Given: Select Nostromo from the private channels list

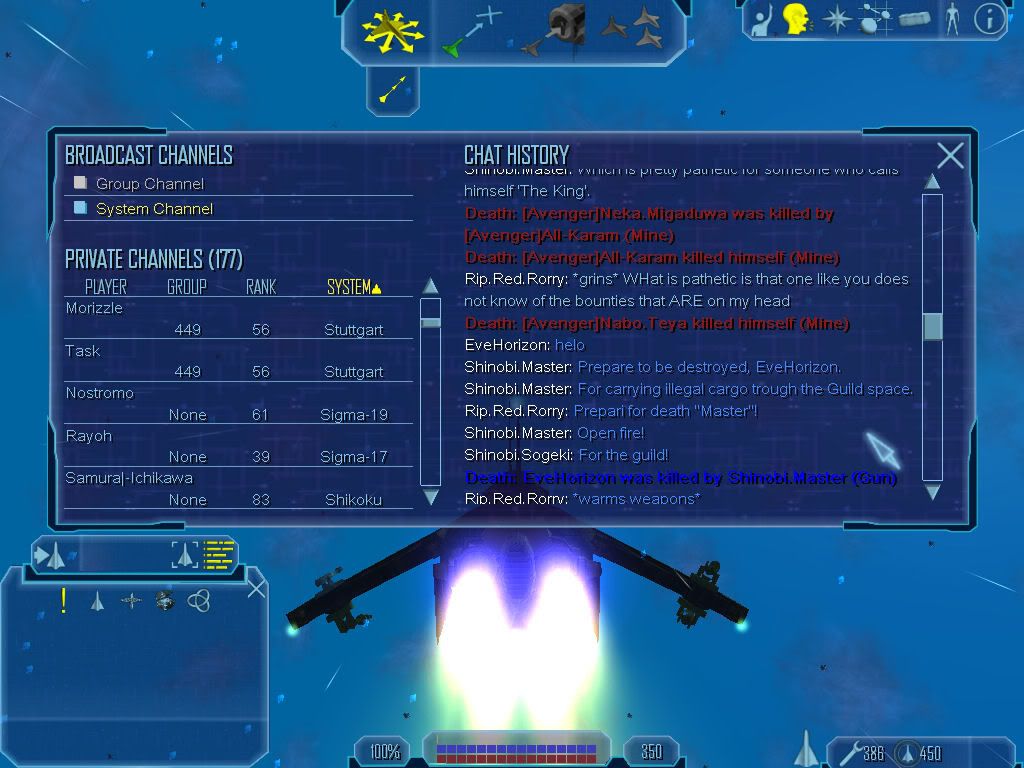Looking at the screenshot, I should [99, 393].
